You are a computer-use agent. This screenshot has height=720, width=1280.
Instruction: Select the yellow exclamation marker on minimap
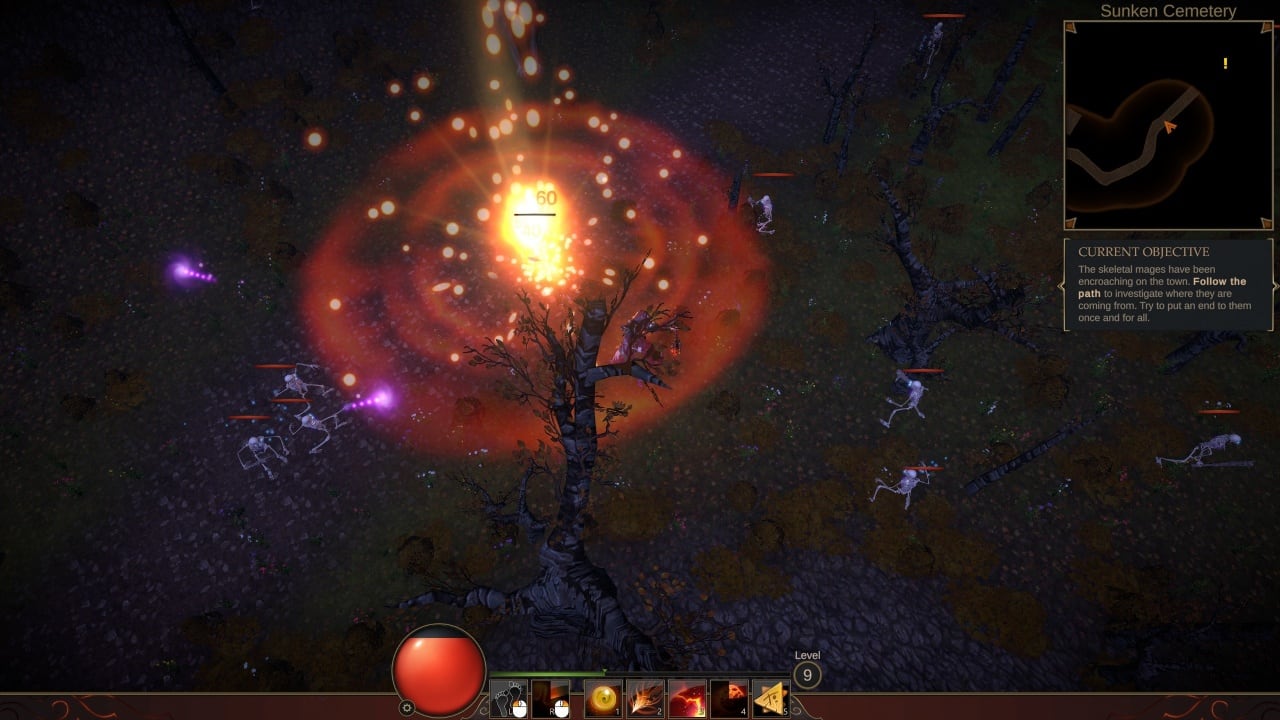tap(1225, 64)
